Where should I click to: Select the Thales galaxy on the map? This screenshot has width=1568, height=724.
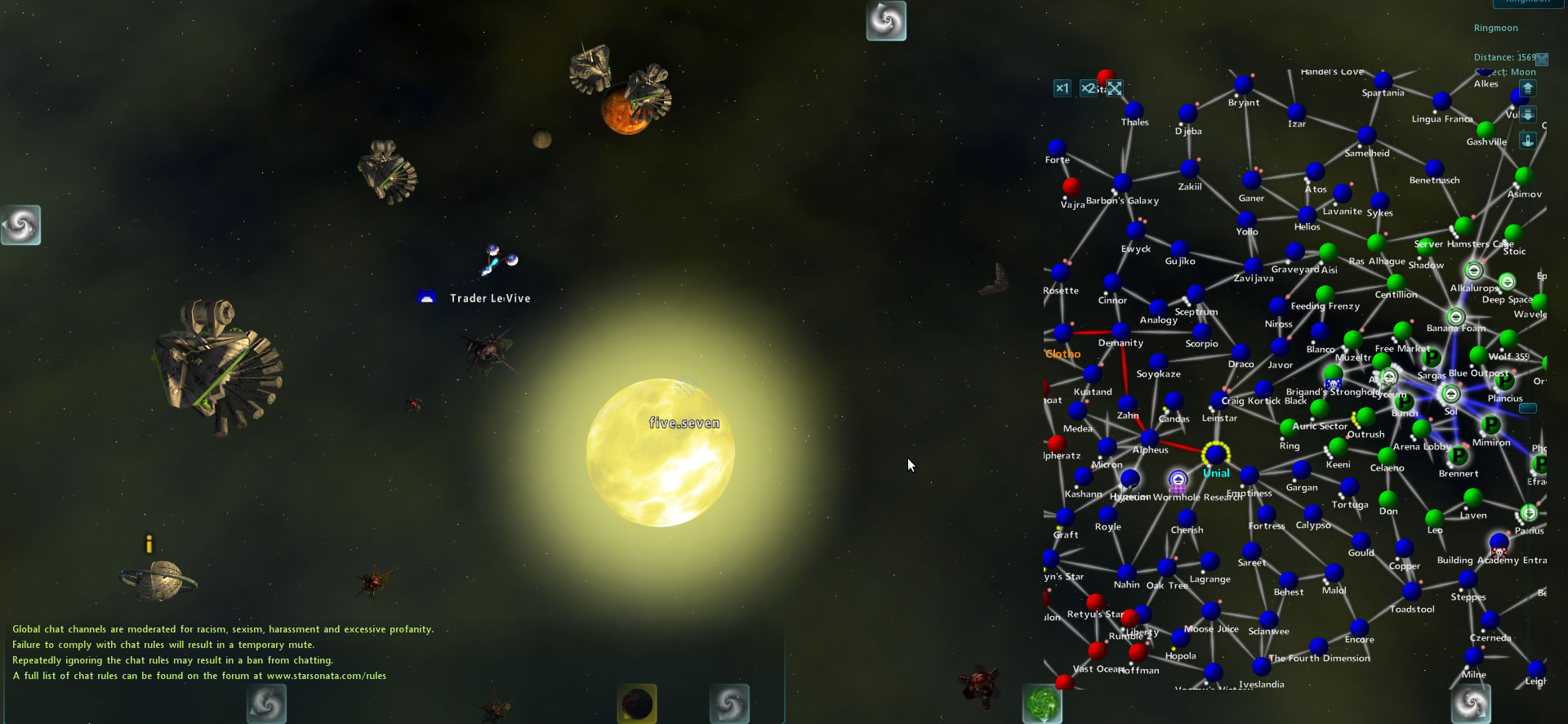click(1134, 109)
